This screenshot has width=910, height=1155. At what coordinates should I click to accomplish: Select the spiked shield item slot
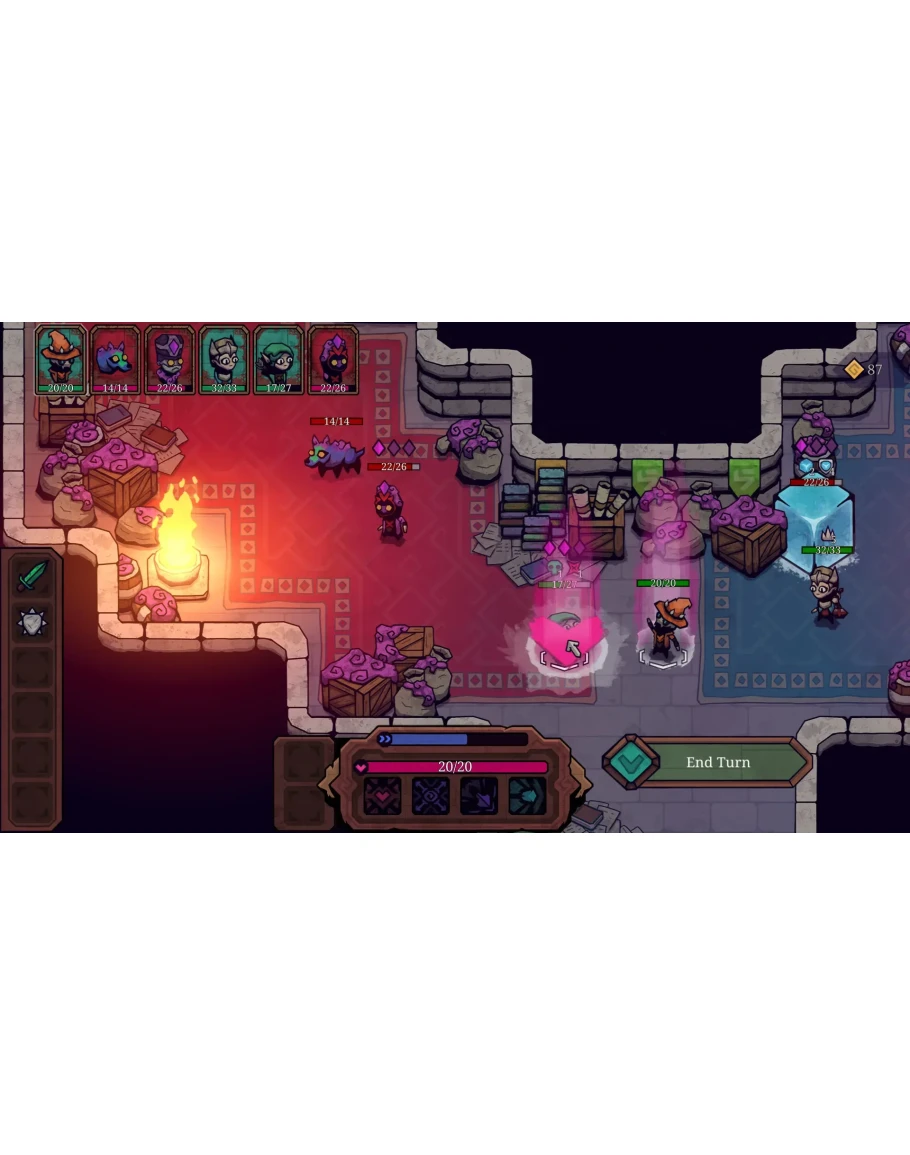(32, 622)
